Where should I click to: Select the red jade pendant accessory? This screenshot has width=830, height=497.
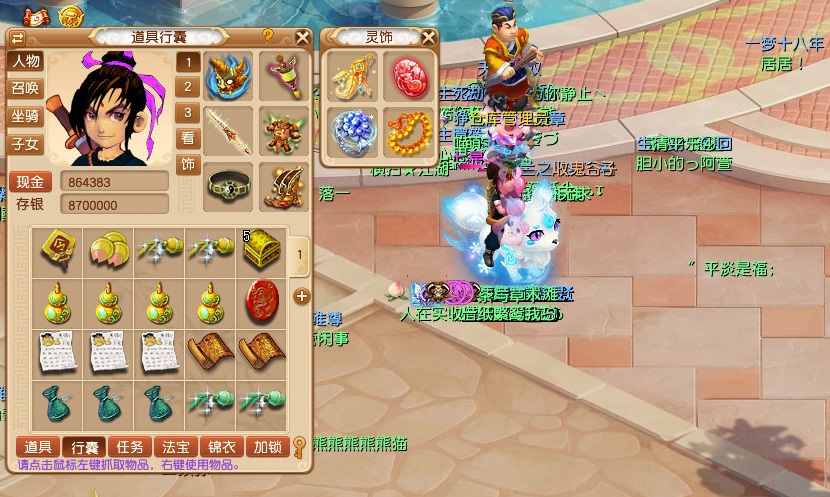(408, 76)
